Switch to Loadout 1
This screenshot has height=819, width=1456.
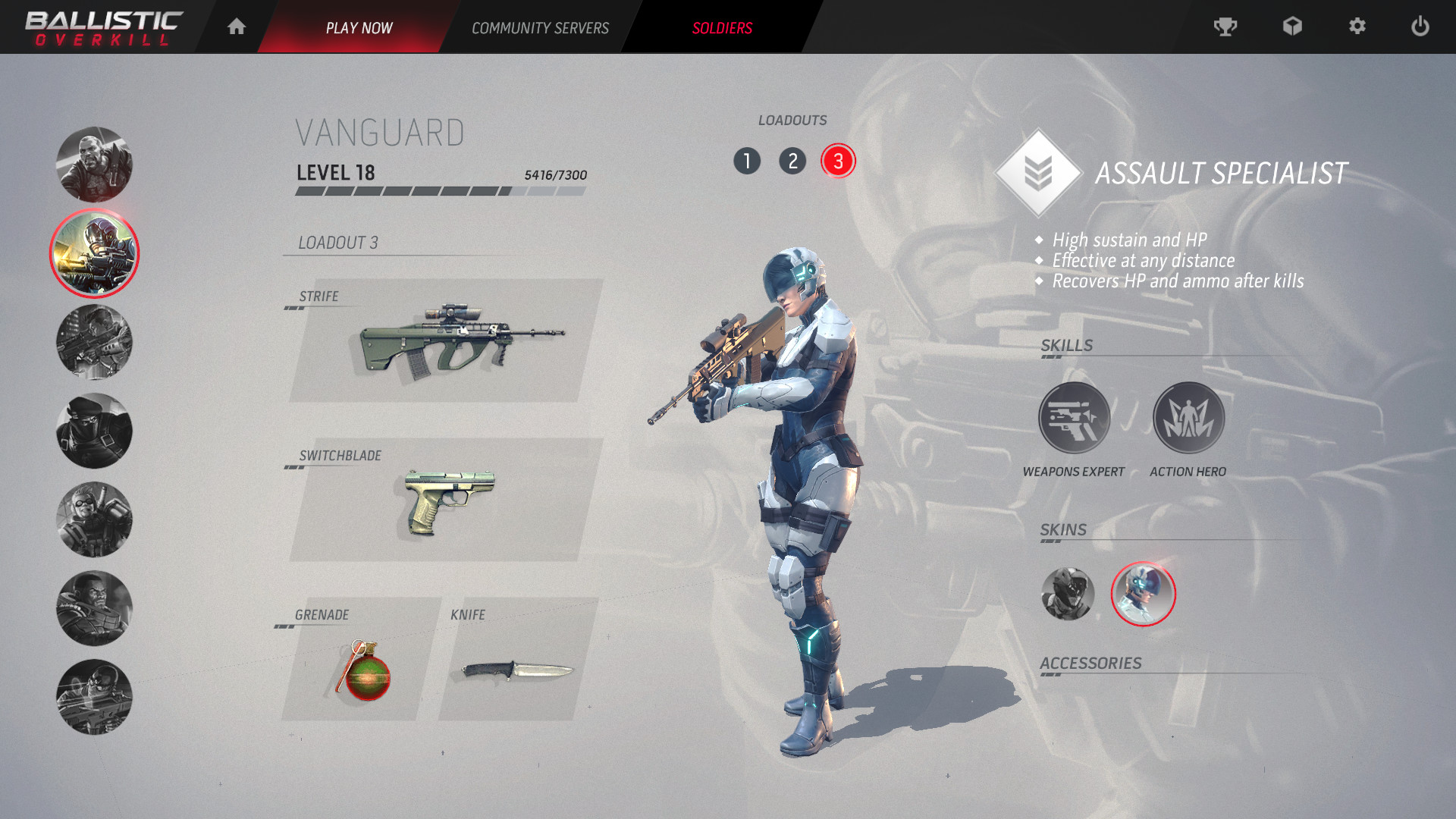tap(748, 161)
